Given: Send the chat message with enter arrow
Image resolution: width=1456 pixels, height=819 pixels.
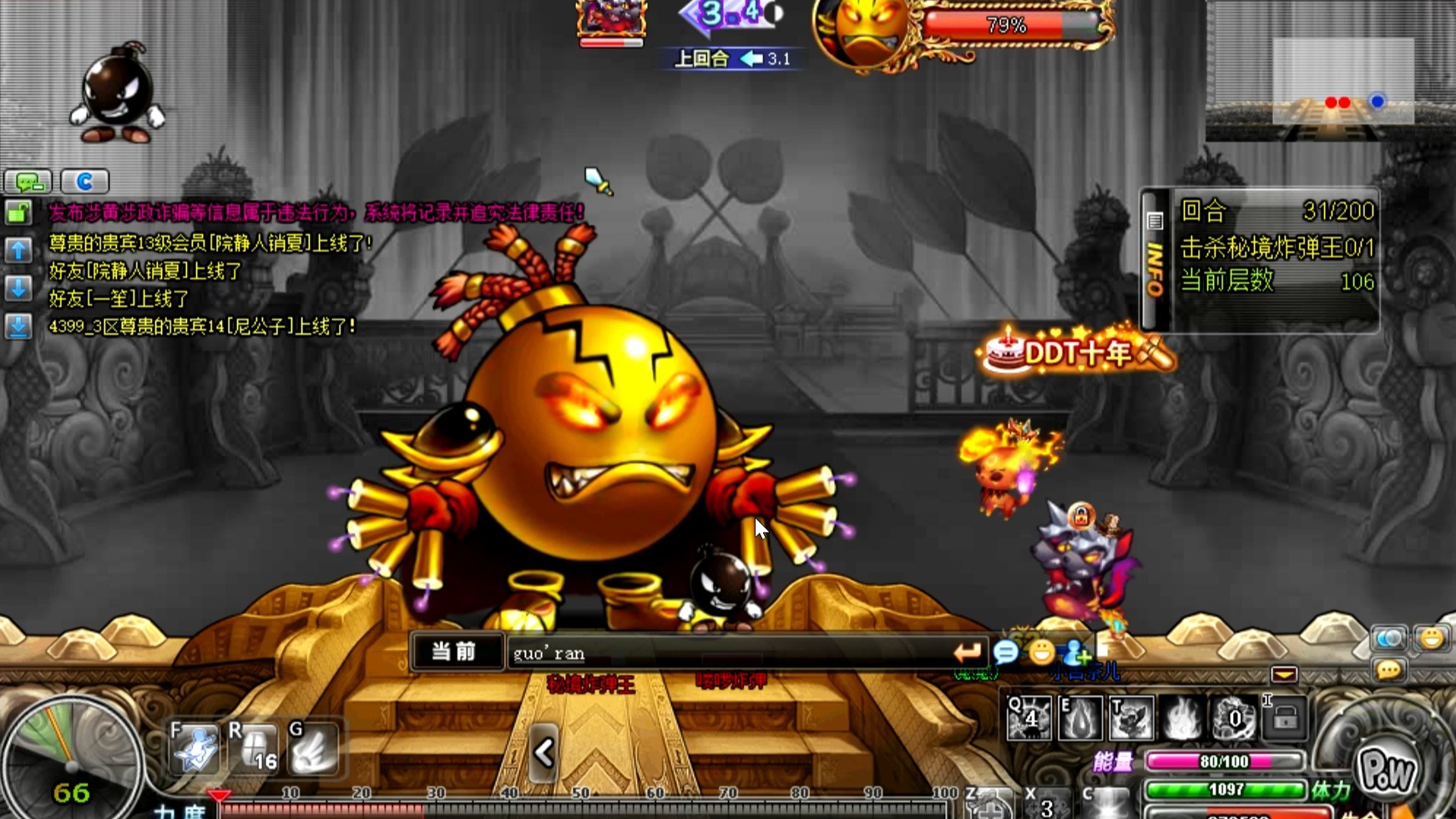Looking at the screenshot, I should point(967,652).
